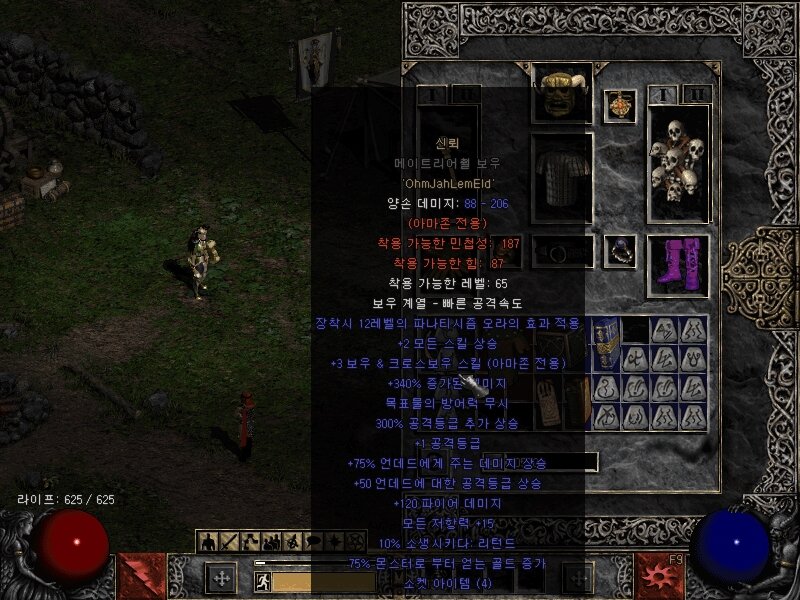Pick up the equipped ring beside the boots
The image size is (800, 600).
click(621, 248)
